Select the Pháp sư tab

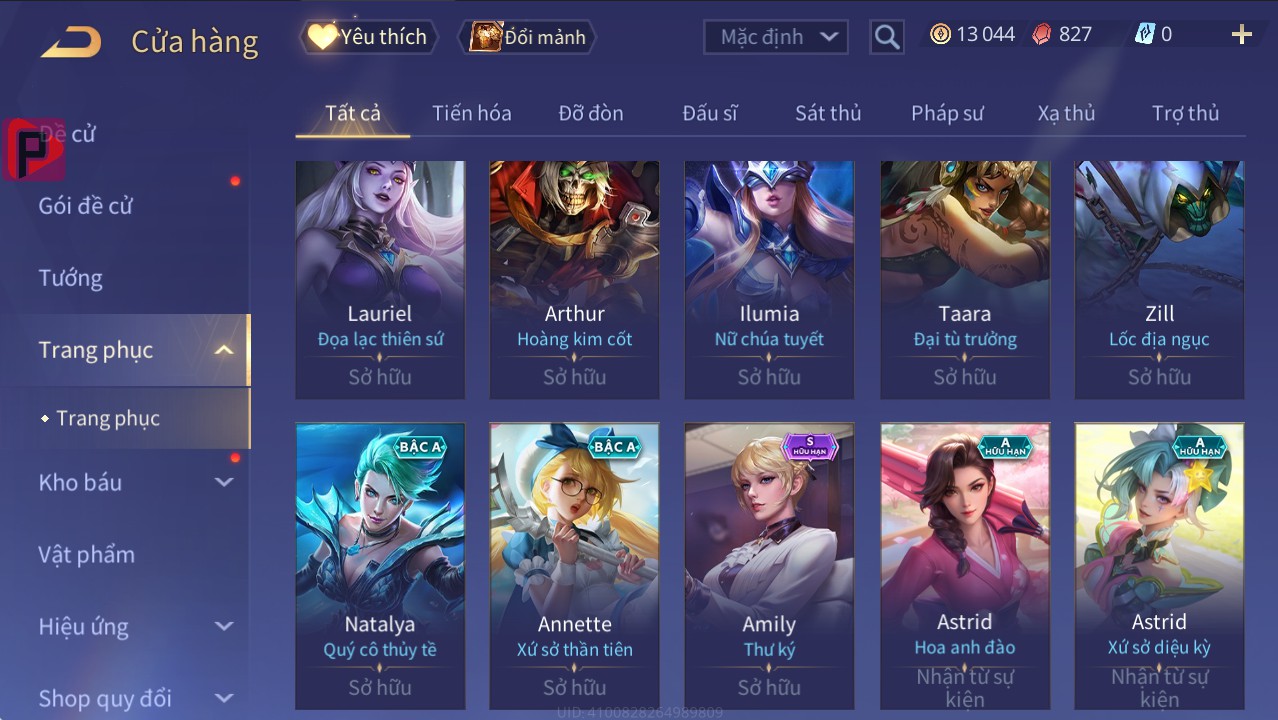click(946, 113)
